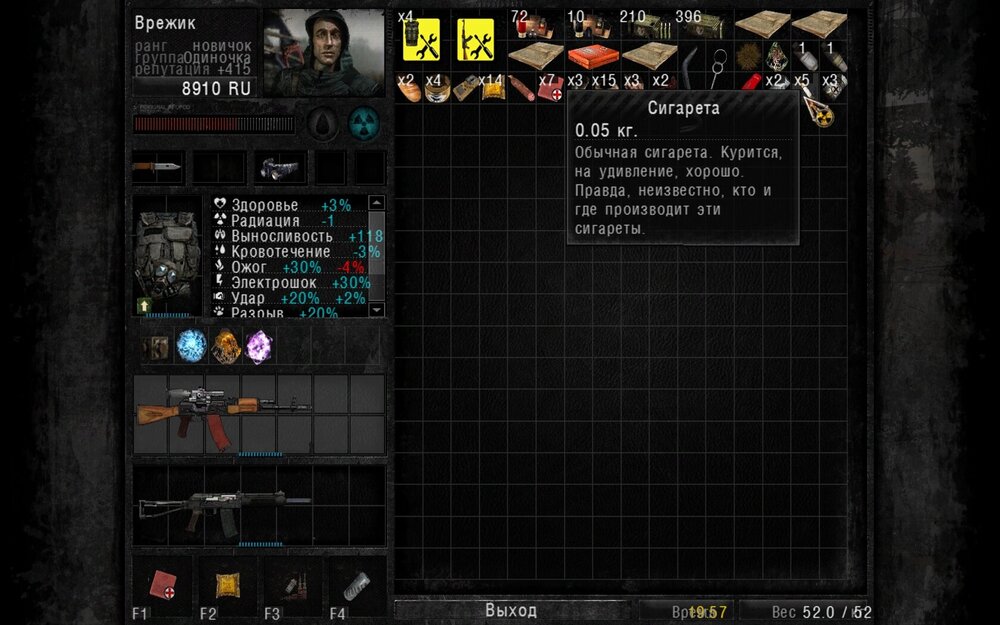Select the night vision goggles slot
Image resolution: width=1000 pixels, height=625 pixels.
(x=279, y=168)
